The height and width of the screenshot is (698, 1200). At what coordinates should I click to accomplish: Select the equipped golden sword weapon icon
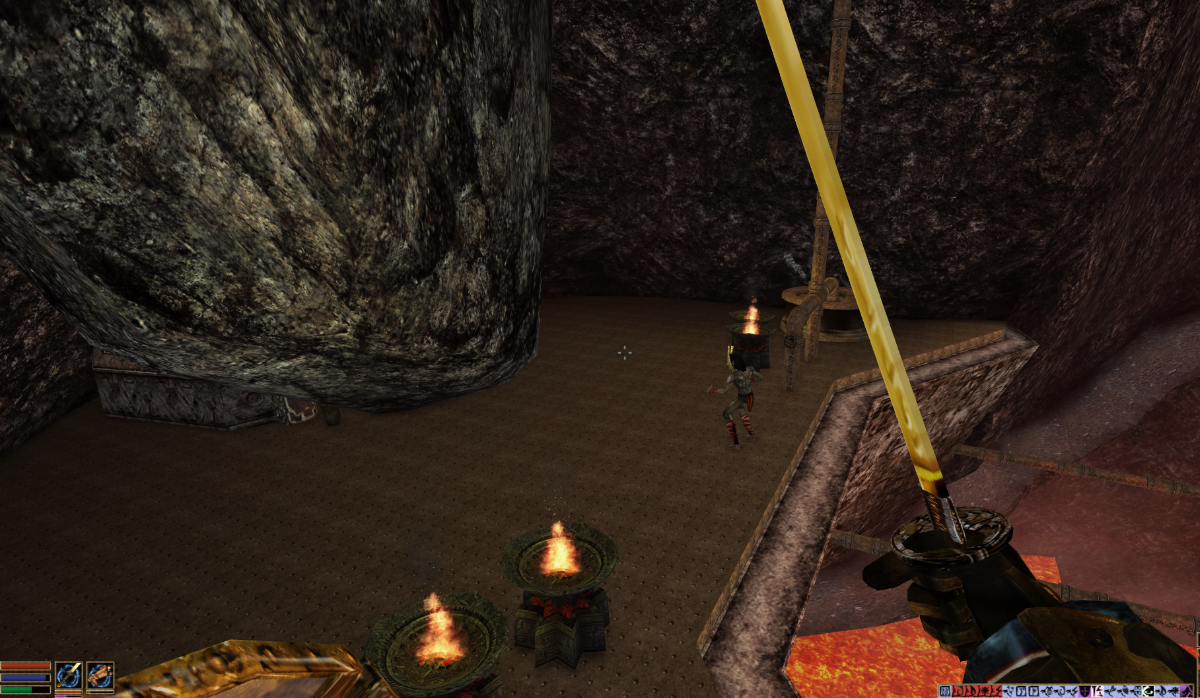point(69,675)
